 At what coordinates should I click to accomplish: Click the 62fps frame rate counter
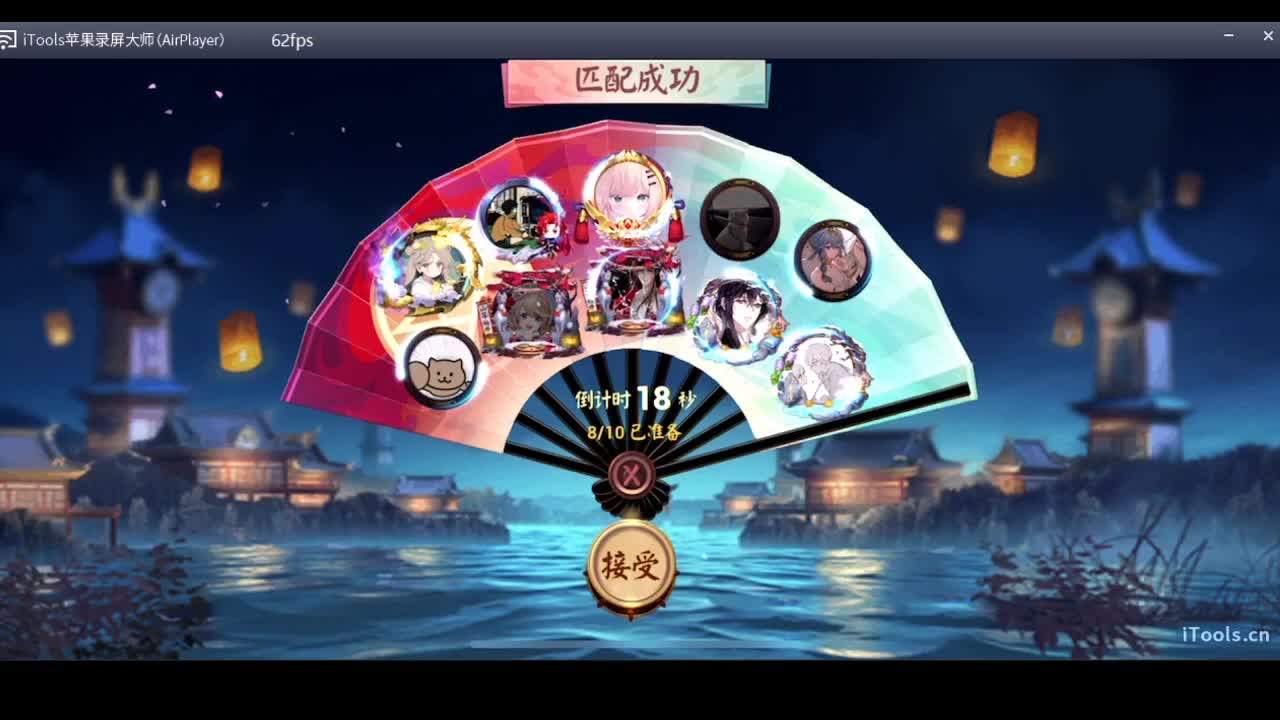point(291,41)
